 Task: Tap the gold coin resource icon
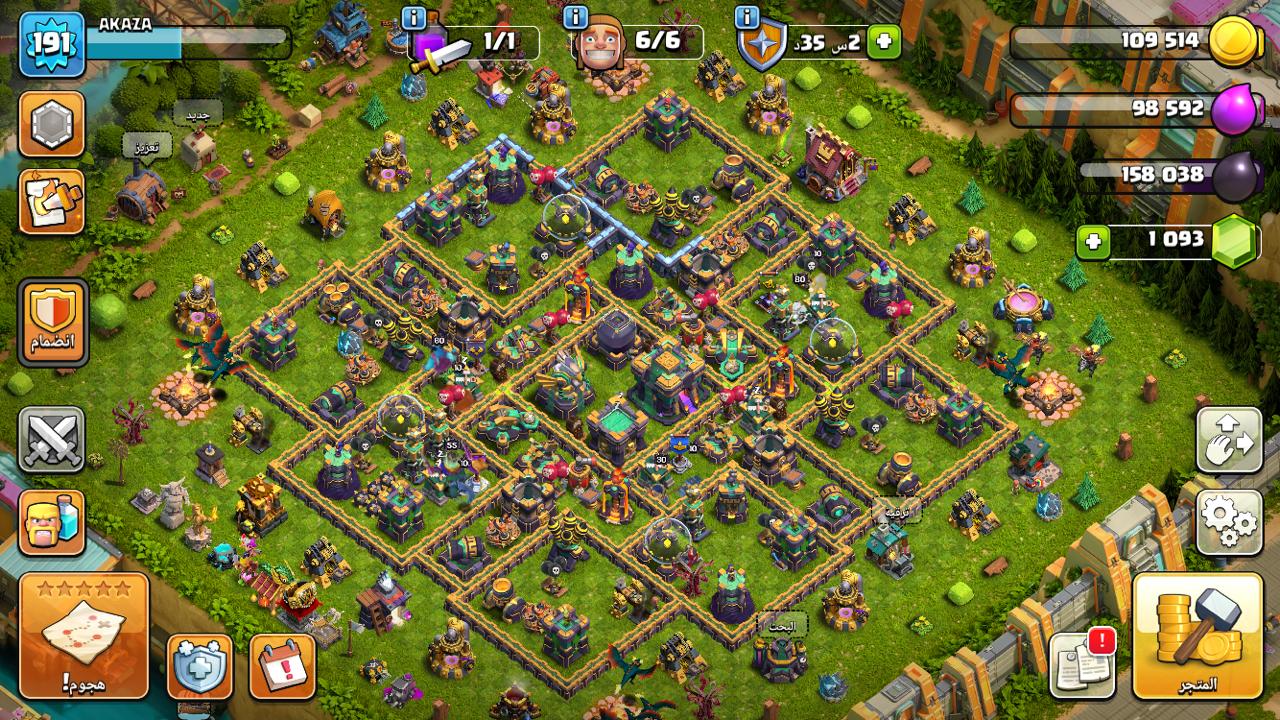tap(1235, 42)
